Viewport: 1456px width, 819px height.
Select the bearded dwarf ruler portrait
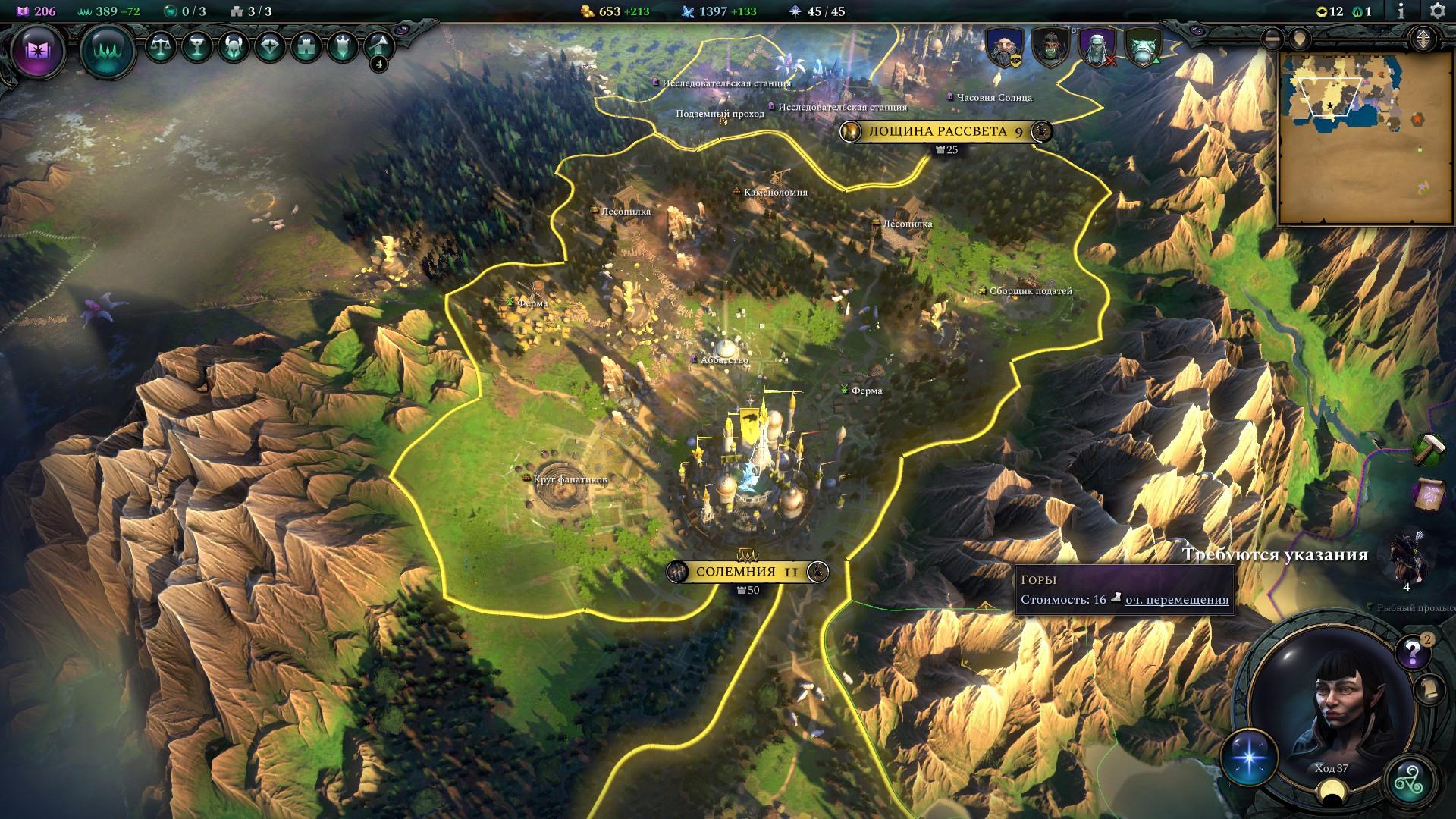click(x=1005, y=47)
